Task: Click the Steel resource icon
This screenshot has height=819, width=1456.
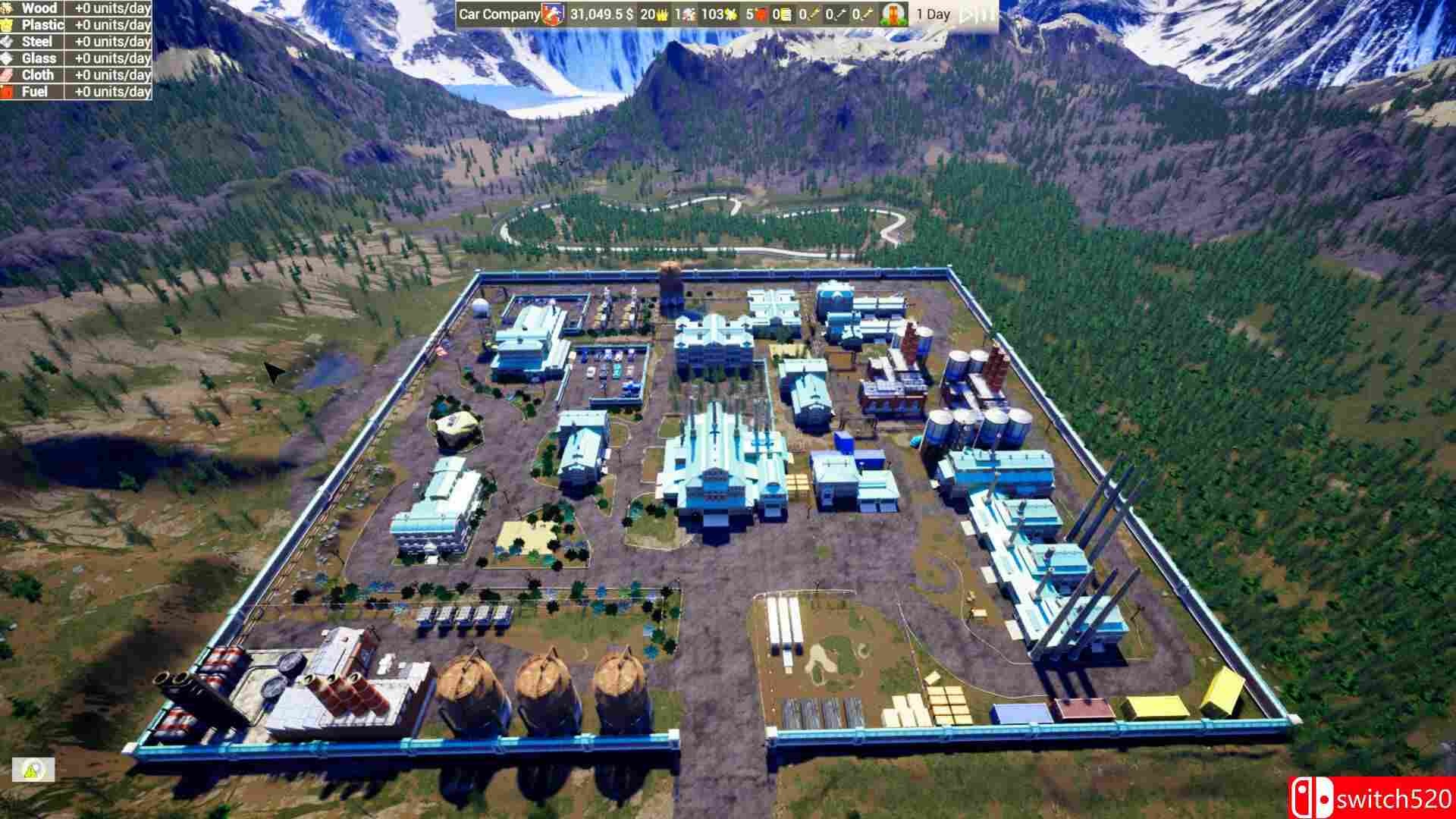Action: (x=8, y=42)
